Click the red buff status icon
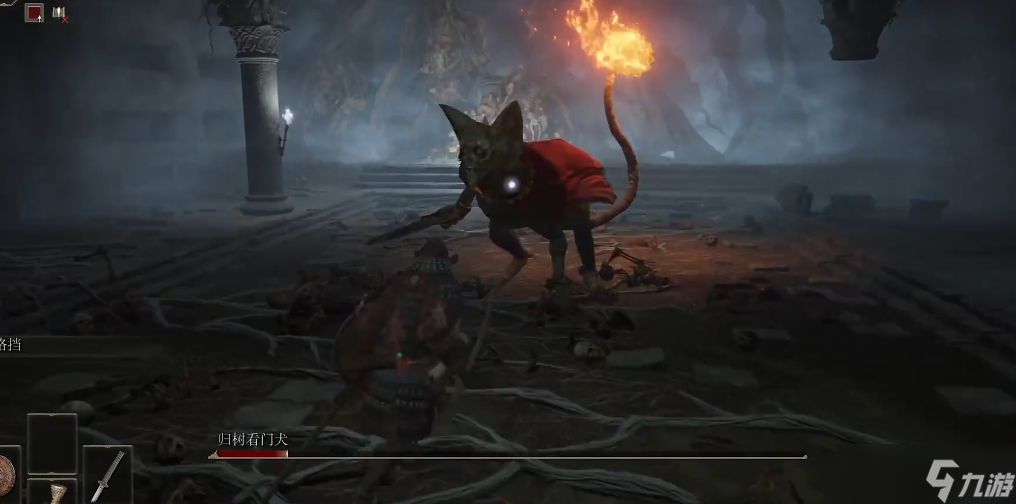 (x=35, y=13)
